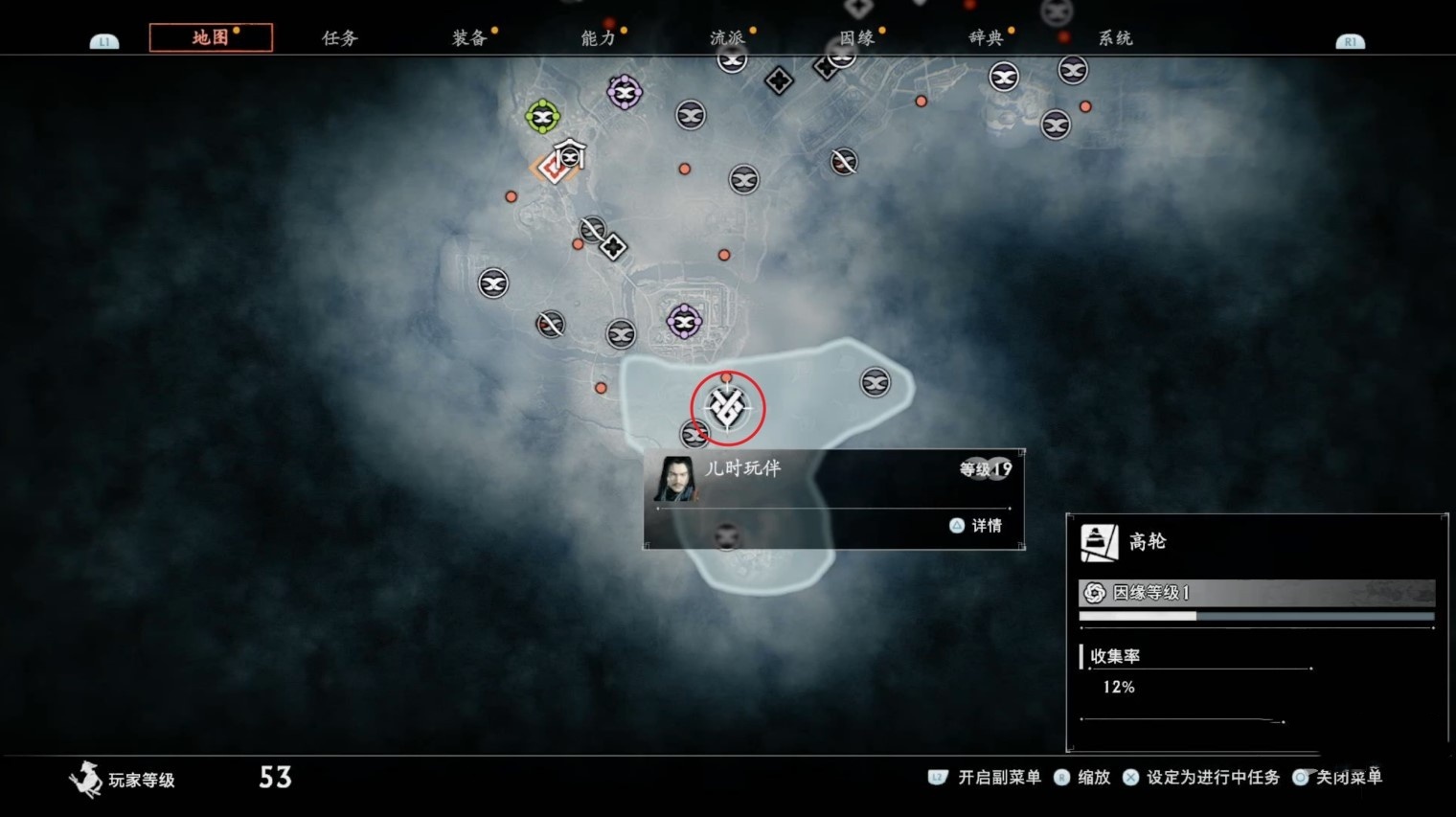This screenshot has height=817, width=1456.
Task: Switch to the 装备 equipment tab
Action: (x=469, y=38)
